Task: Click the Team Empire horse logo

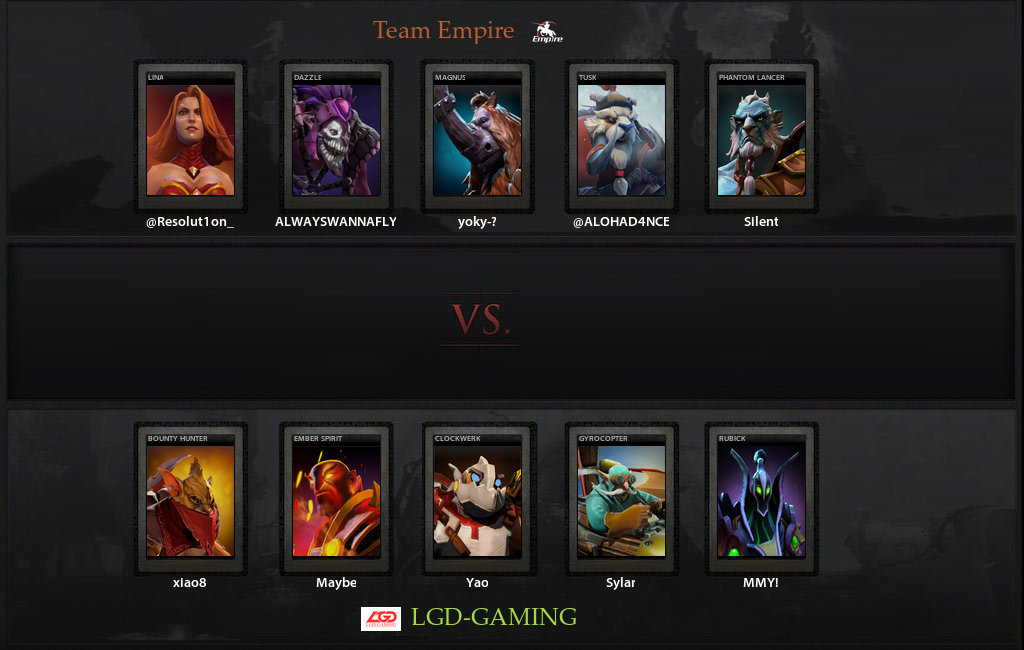Action: [547, 32]
